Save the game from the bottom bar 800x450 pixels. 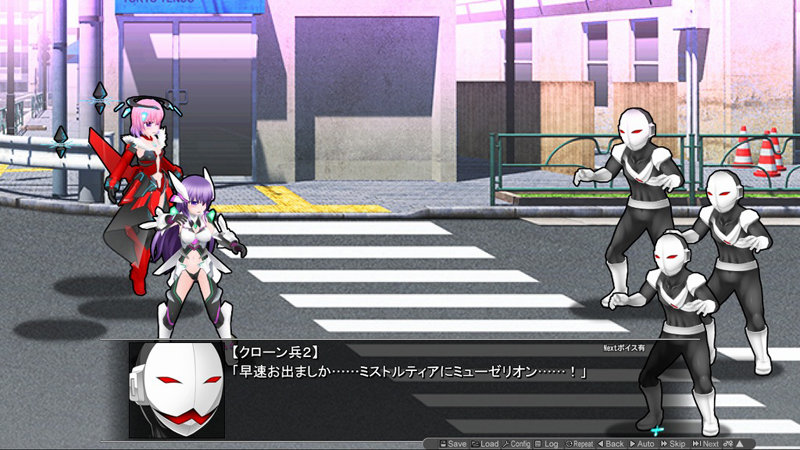click(x=451, y=443)
